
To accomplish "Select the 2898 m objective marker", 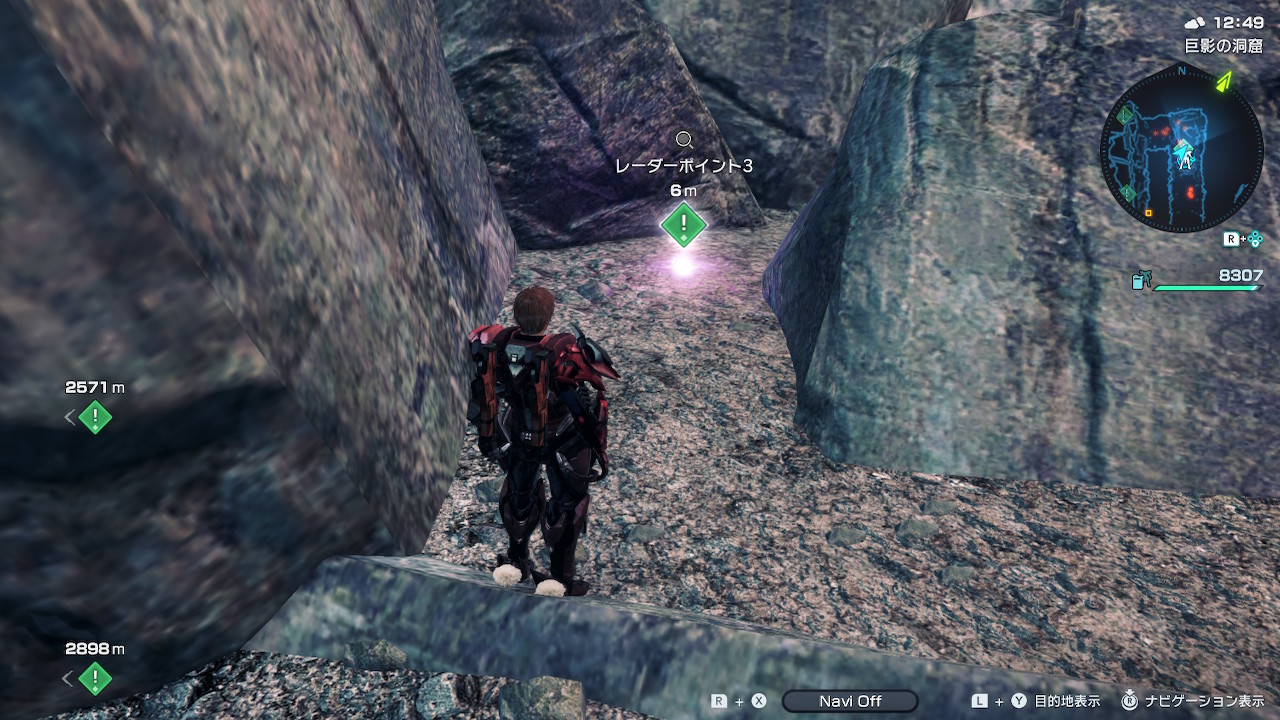I will [95, 678].
